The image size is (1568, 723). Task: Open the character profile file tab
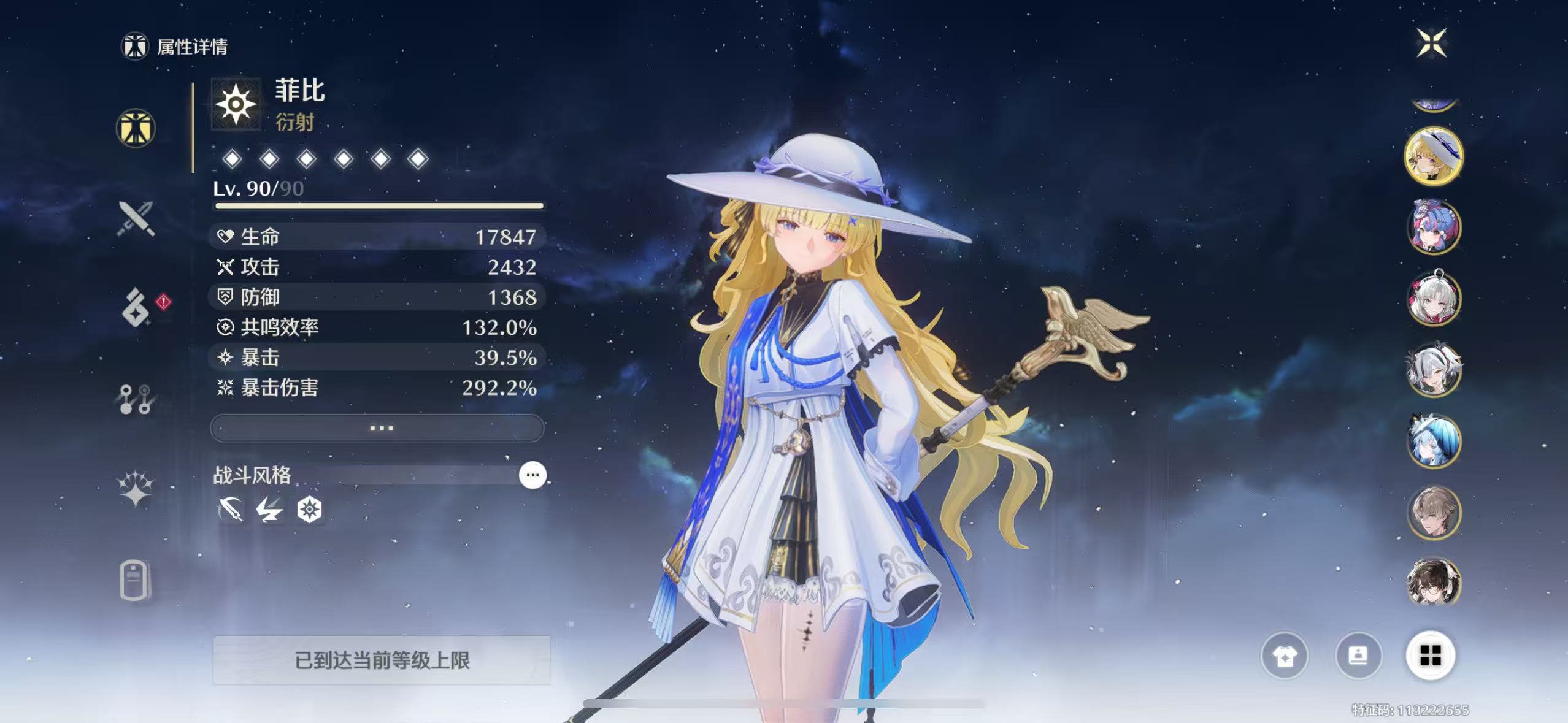tap(134, 580)
